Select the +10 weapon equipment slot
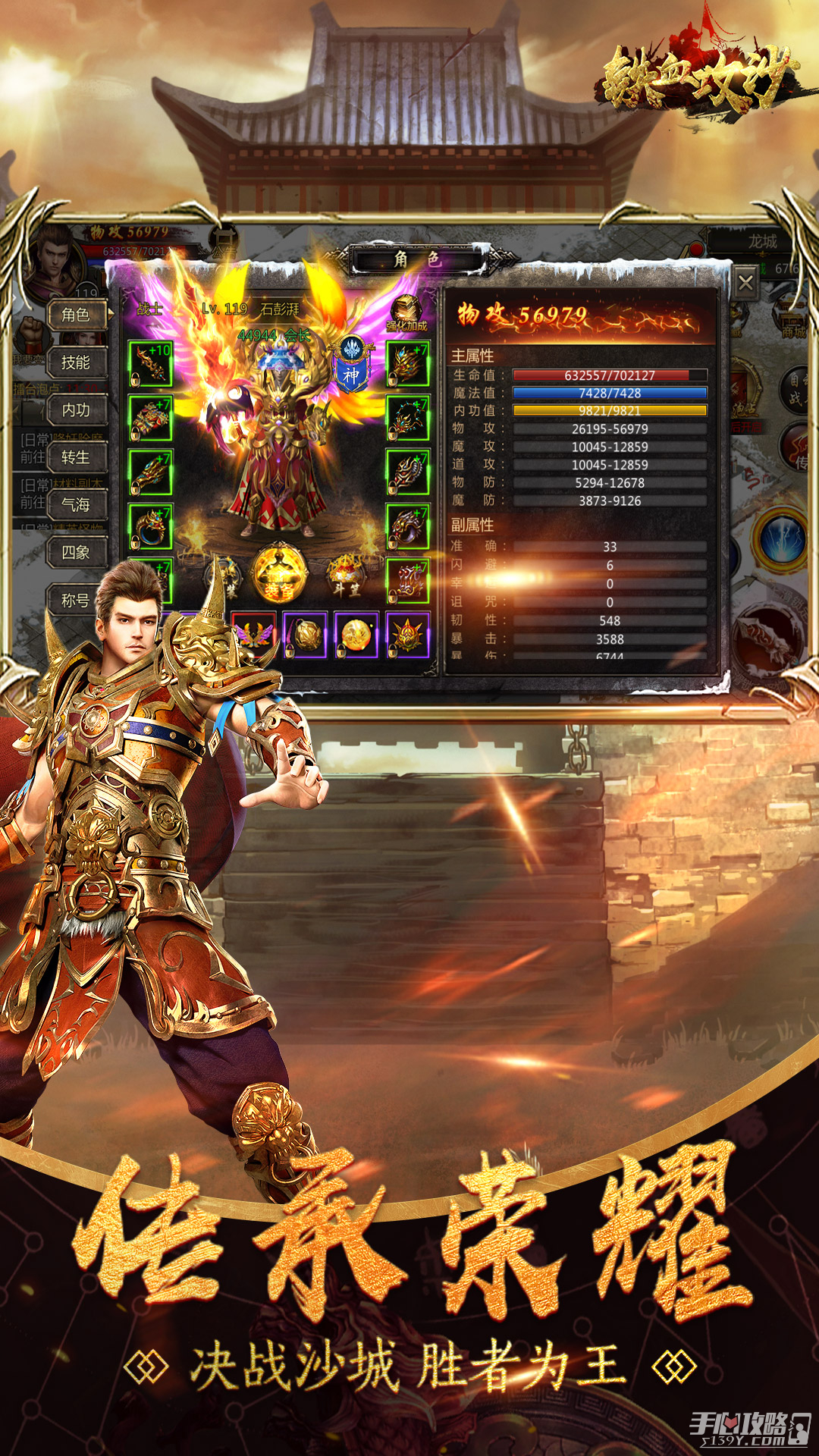The height and width of the screenshot is (1456, 819). (150, 364)
